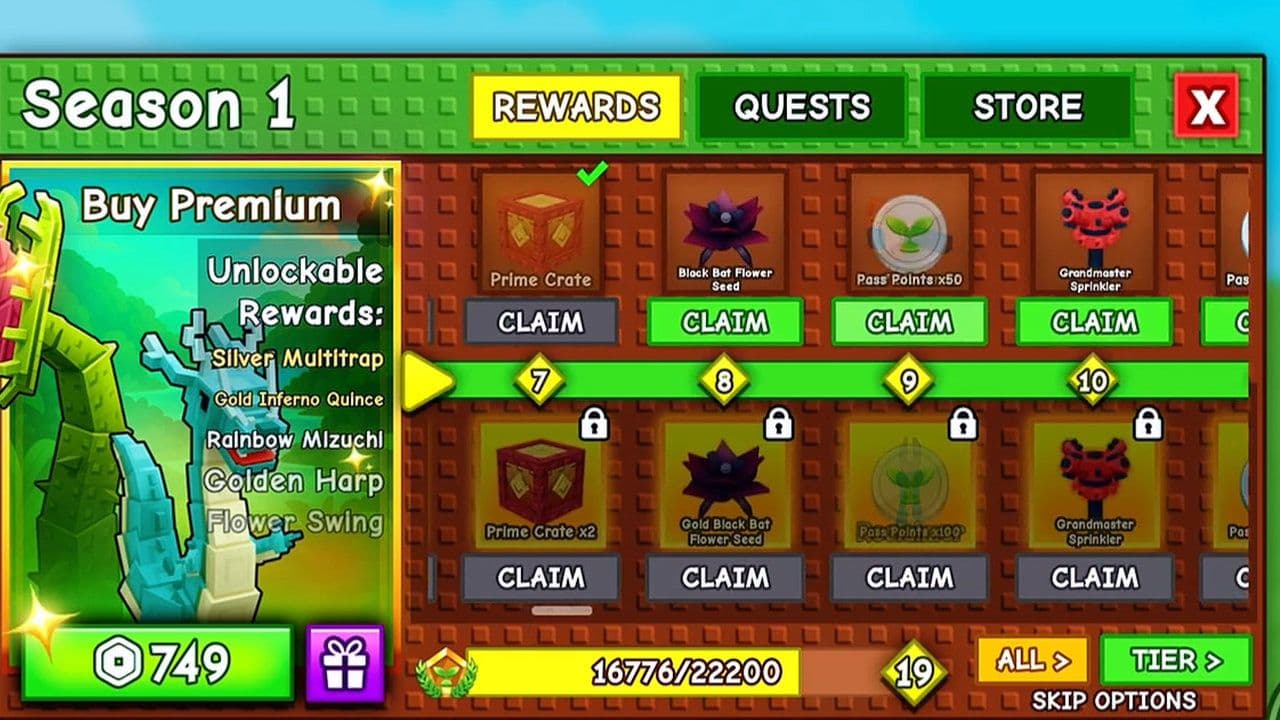The image size is (1280, 720).
Task: Open the Quests tab
Action: coord(801,107)
